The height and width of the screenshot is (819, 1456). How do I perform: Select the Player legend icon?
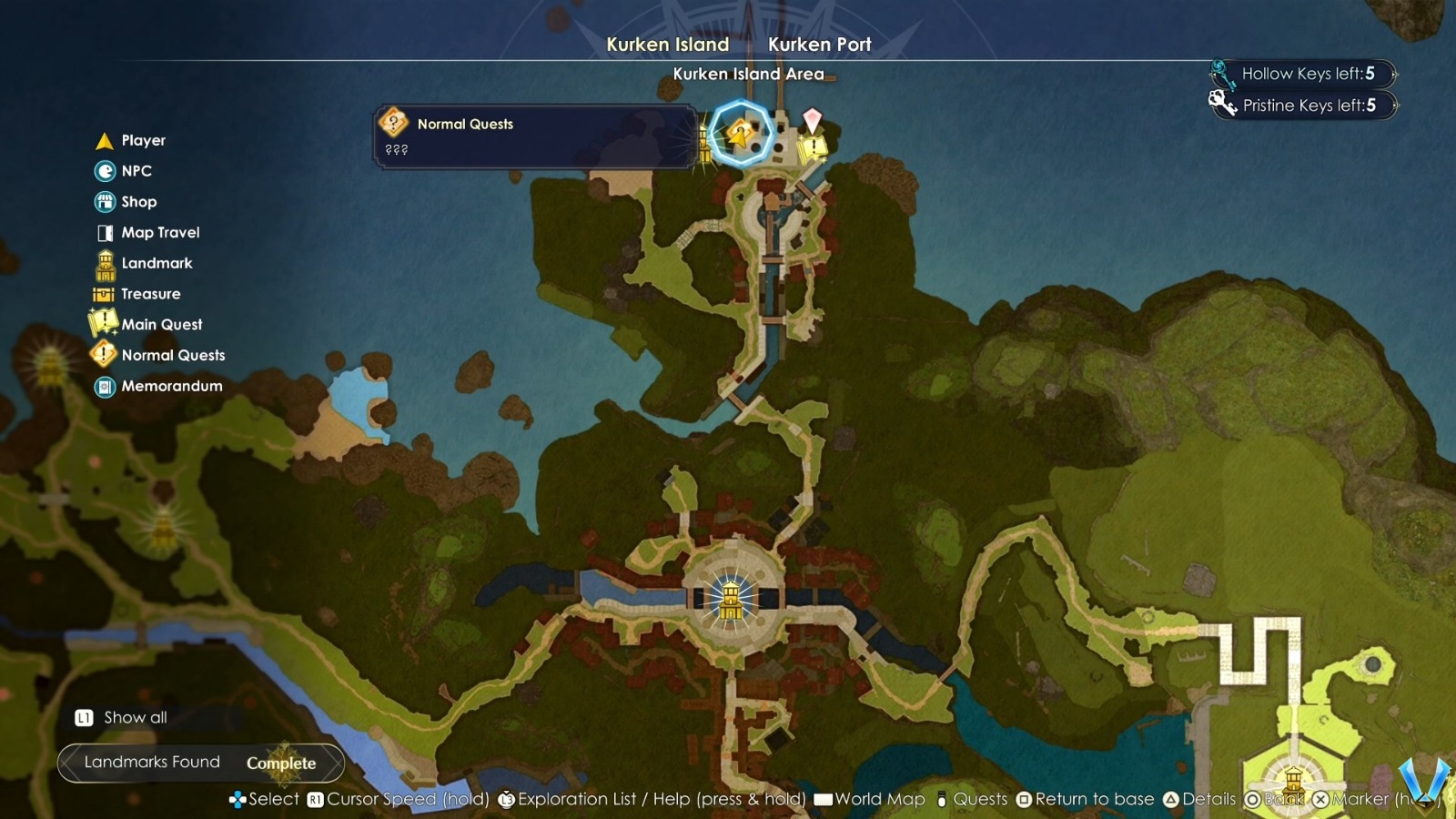pyautogui.click(x=104, y=140)
